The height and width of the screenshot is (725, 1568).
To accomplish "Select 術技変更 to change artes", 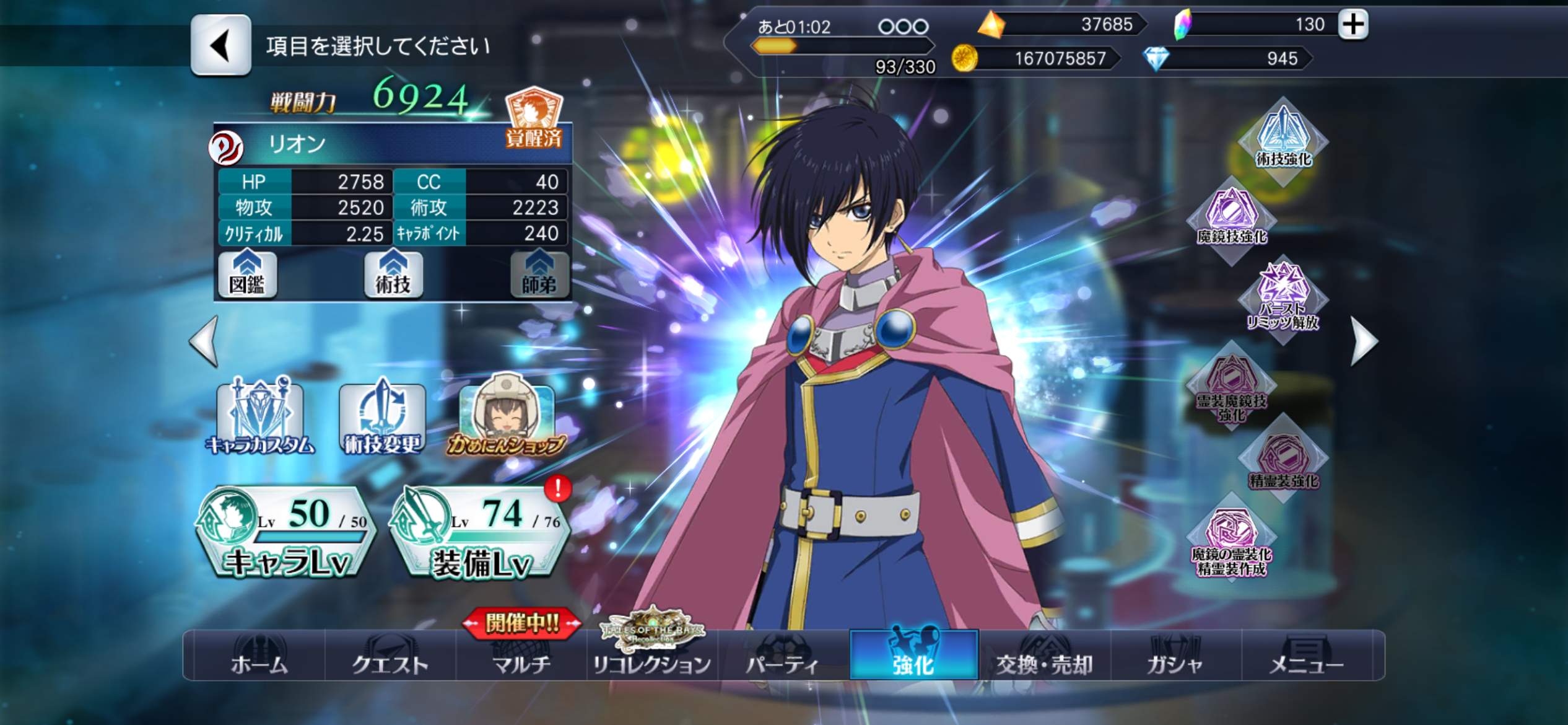I will click(x=382, y=416).
